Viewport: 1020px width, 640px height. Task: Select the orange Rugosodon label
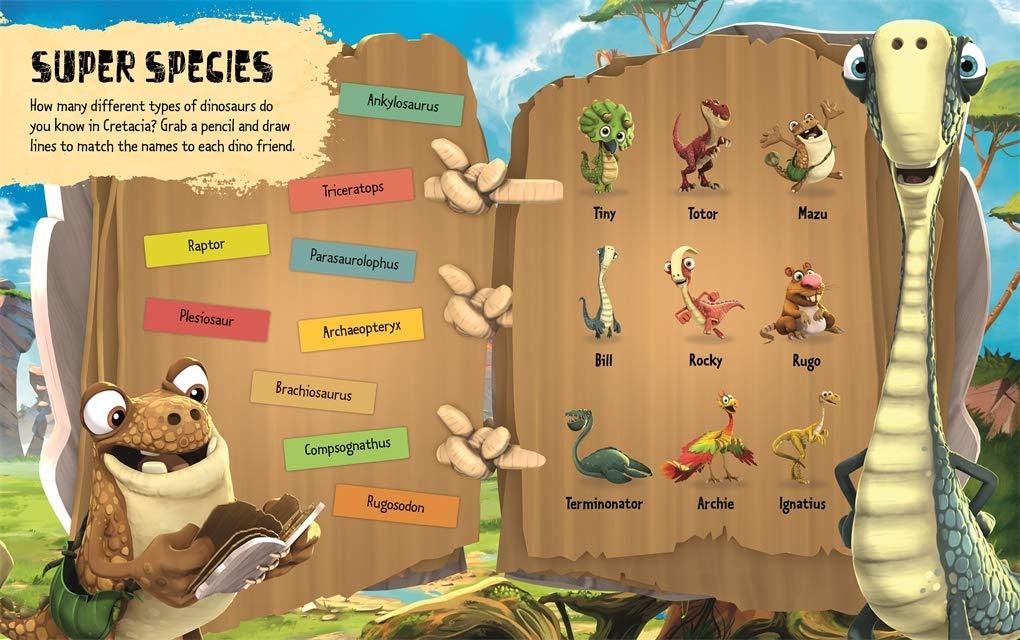[x=396, y=505]
